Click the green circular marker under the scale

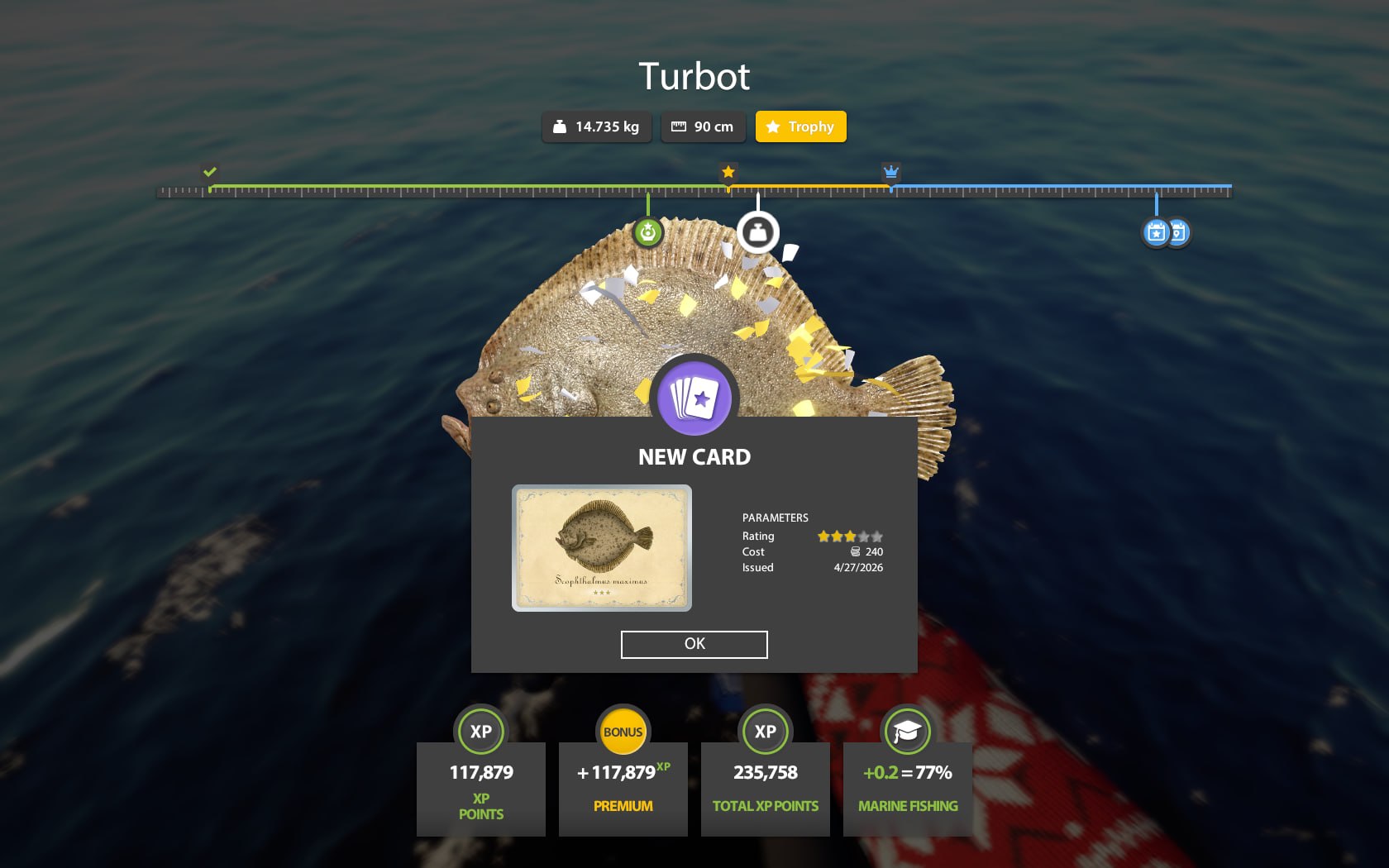(648, 232)
